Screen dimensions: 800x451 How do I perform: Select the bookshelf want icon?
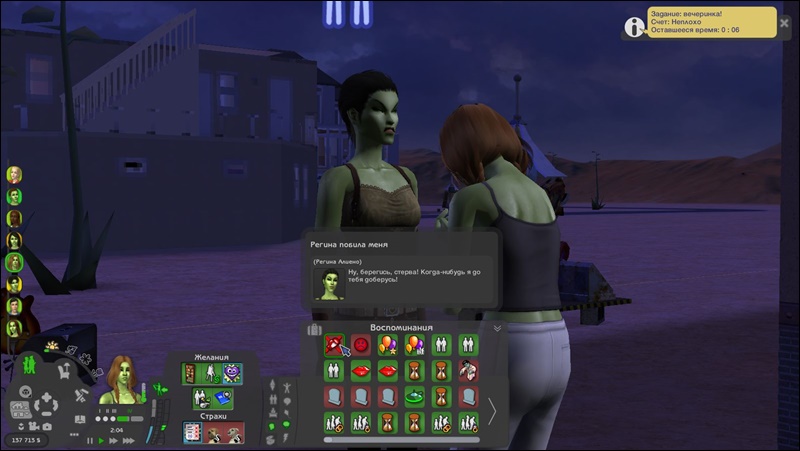click(x=191, y=373)
